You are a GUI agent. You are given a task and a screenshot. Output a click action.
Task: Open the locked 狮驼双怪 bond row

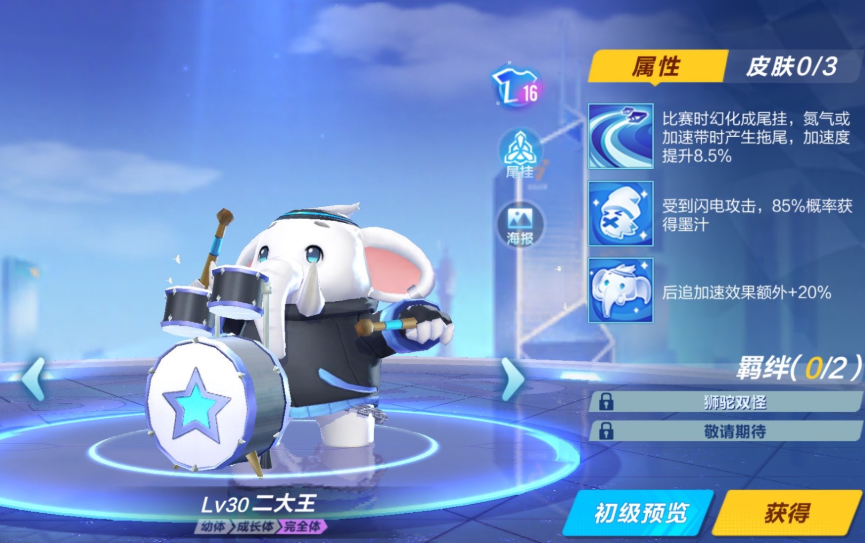coord(726,402)
